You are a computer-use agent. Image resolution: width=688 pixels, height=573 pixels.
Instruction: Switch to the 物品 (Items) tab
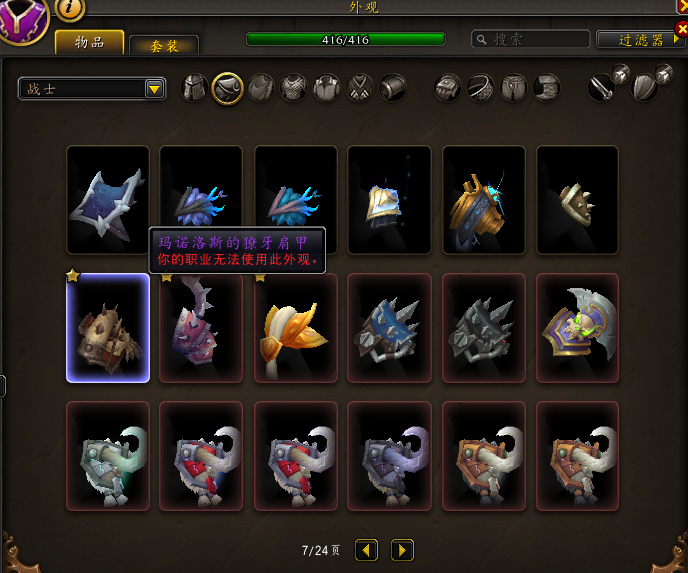(x=89, y=42)
